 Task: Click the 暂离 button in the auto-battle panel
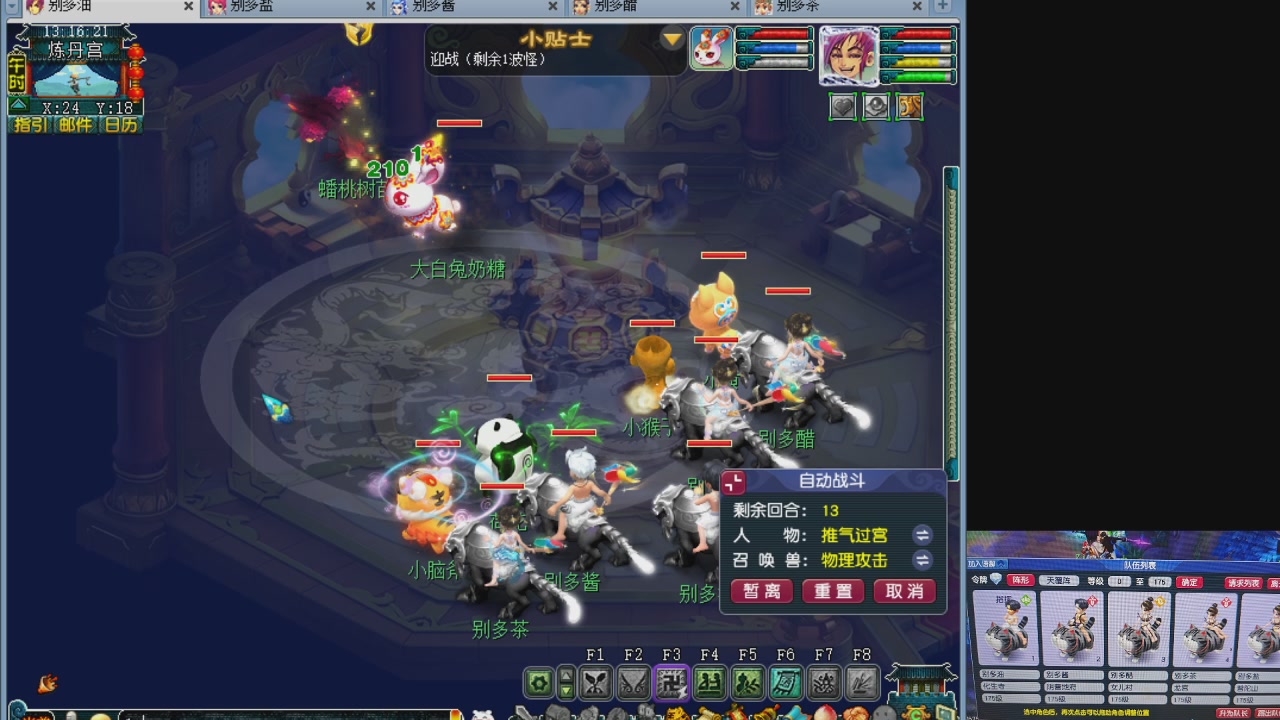coord(761,591)
